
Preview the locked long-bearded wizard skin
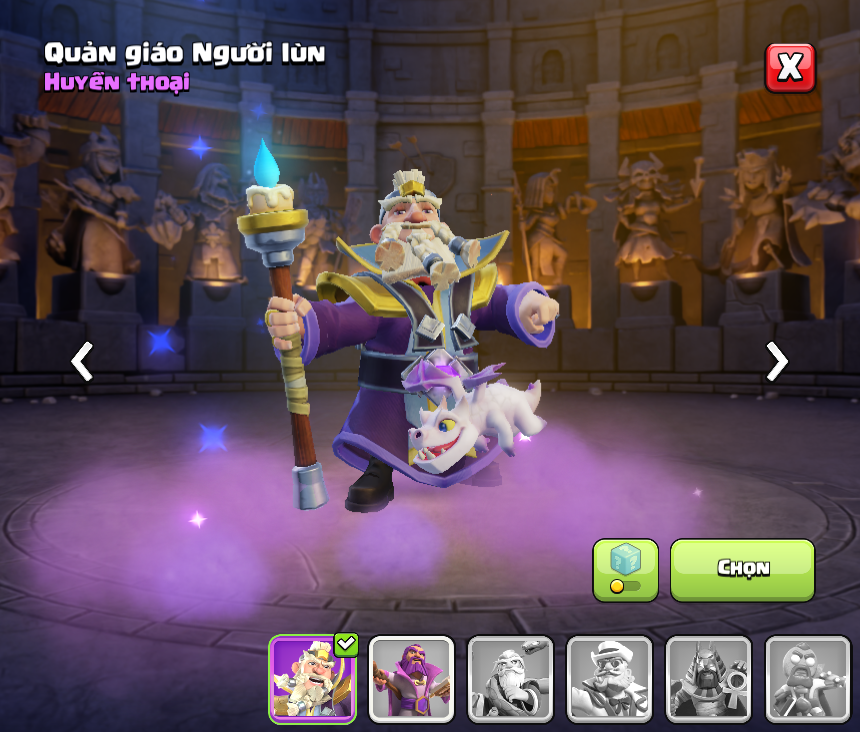coord(510,679)
